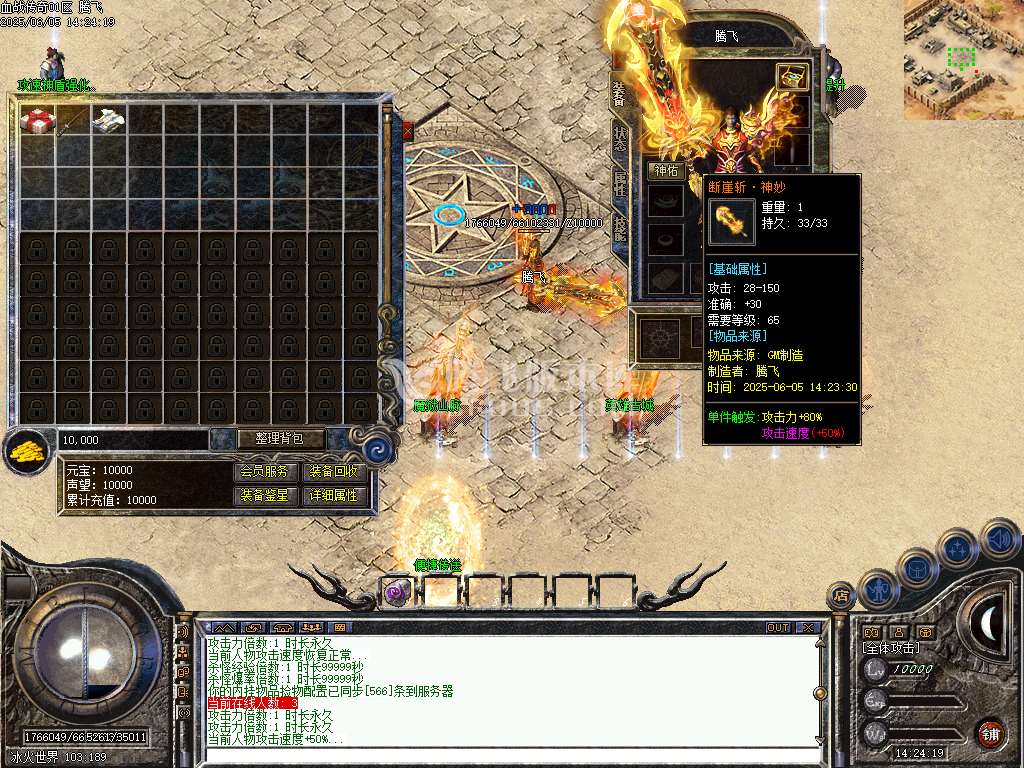Click the 神佑 button on character panel
Screen dimensions: 1024x768
pyautogui.click(x=666, y=170)
